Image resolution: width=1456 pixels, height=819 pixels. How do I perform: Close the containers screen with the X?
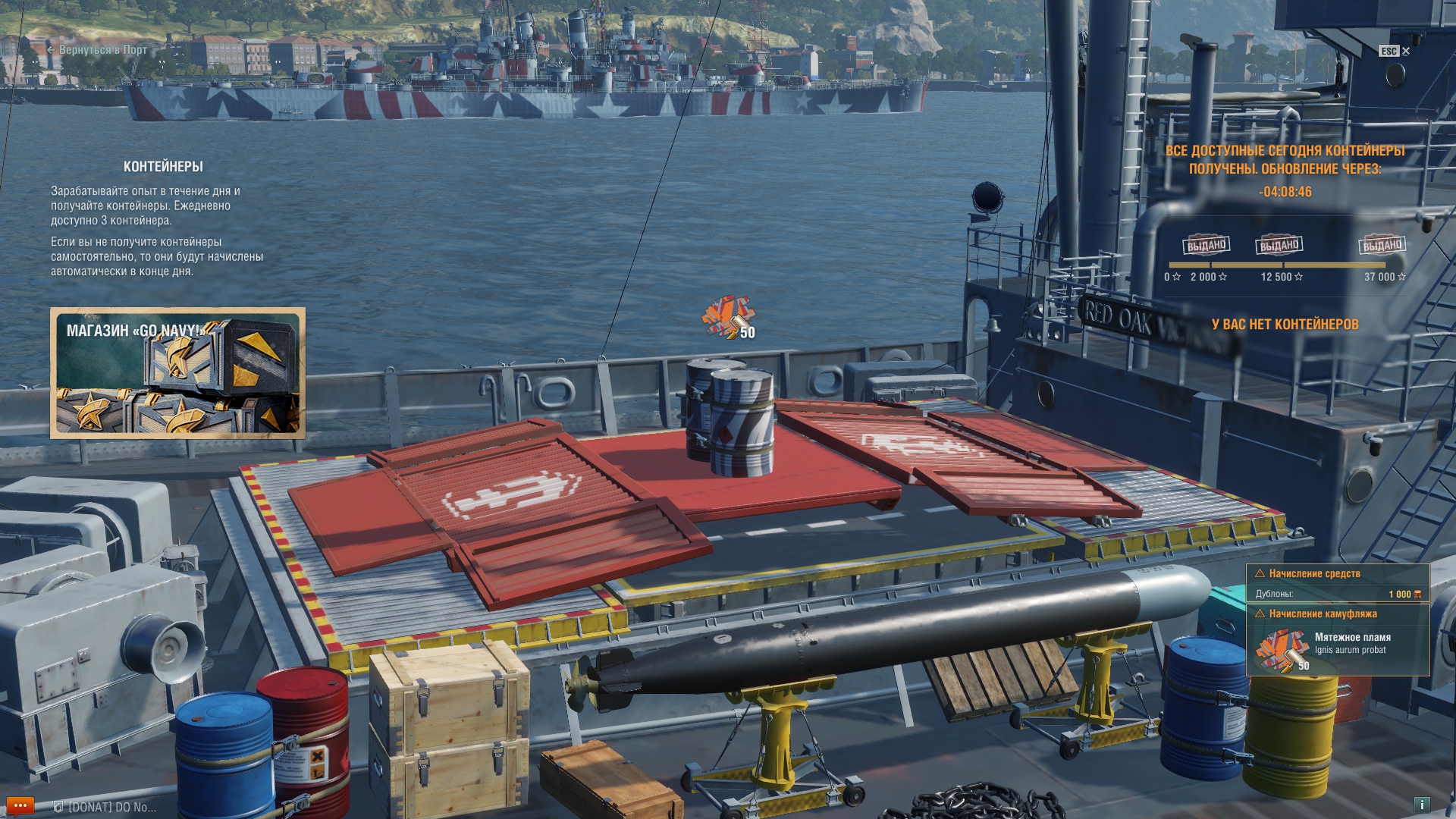pos(1406,52)
